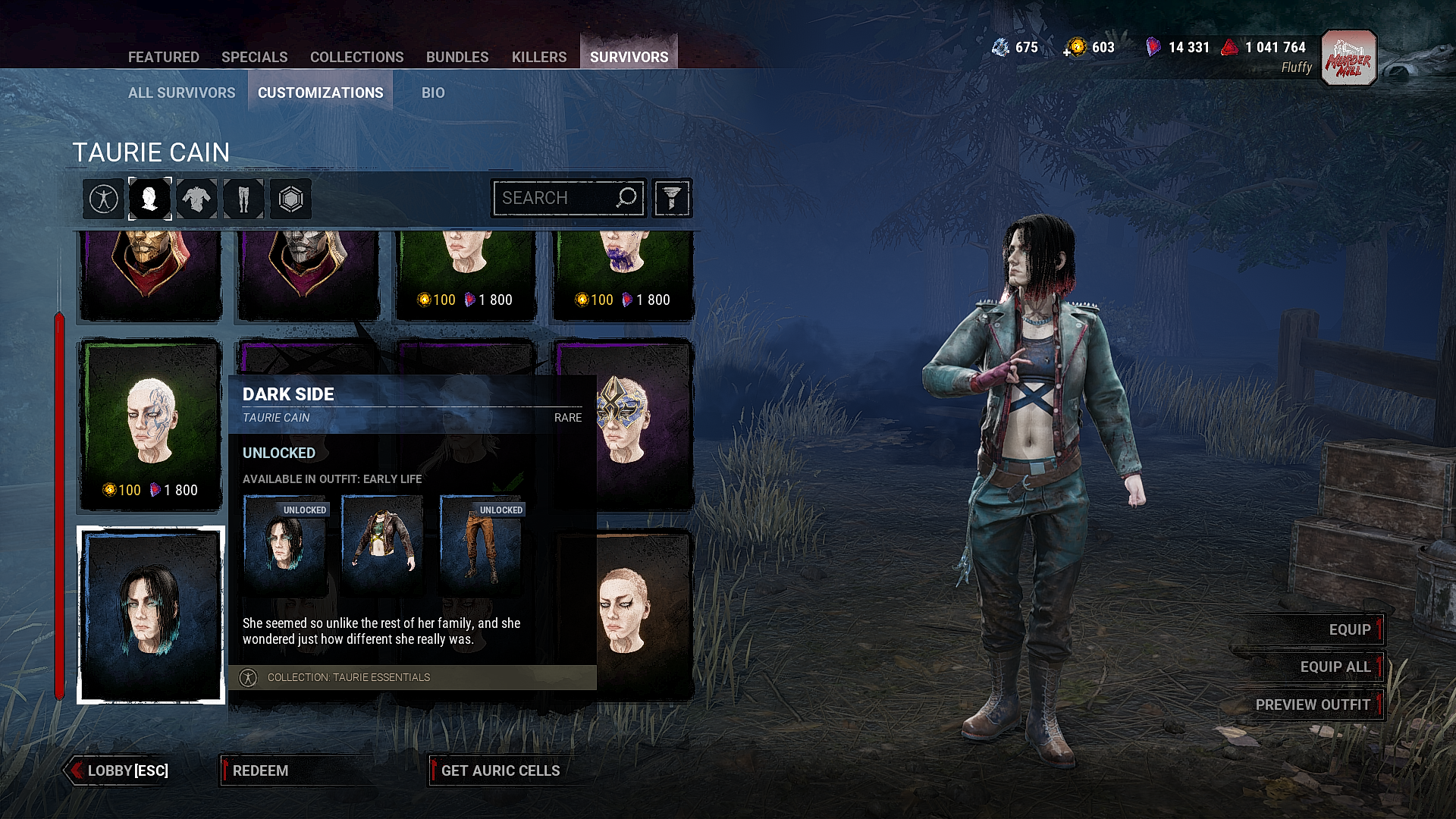Choose the legs category icon

tap(243, 199)
